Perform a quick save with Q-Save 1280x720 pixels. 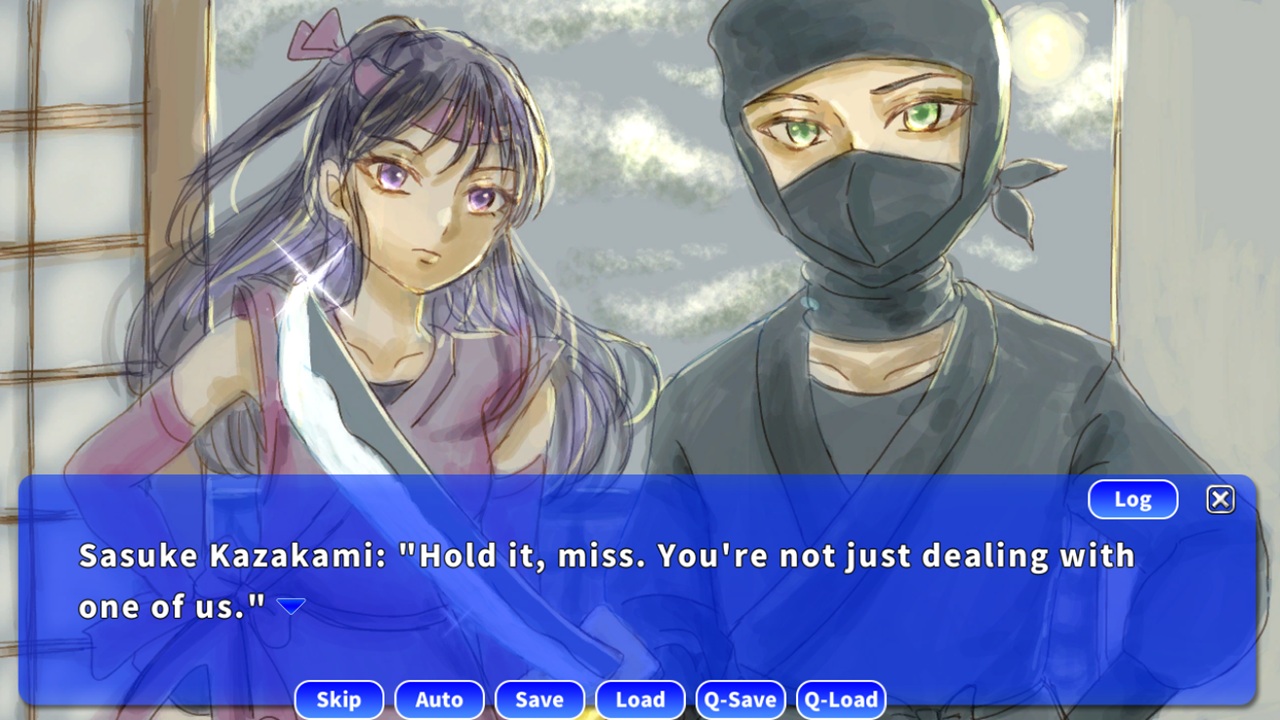pyautogui.click(x=740, y=699)
